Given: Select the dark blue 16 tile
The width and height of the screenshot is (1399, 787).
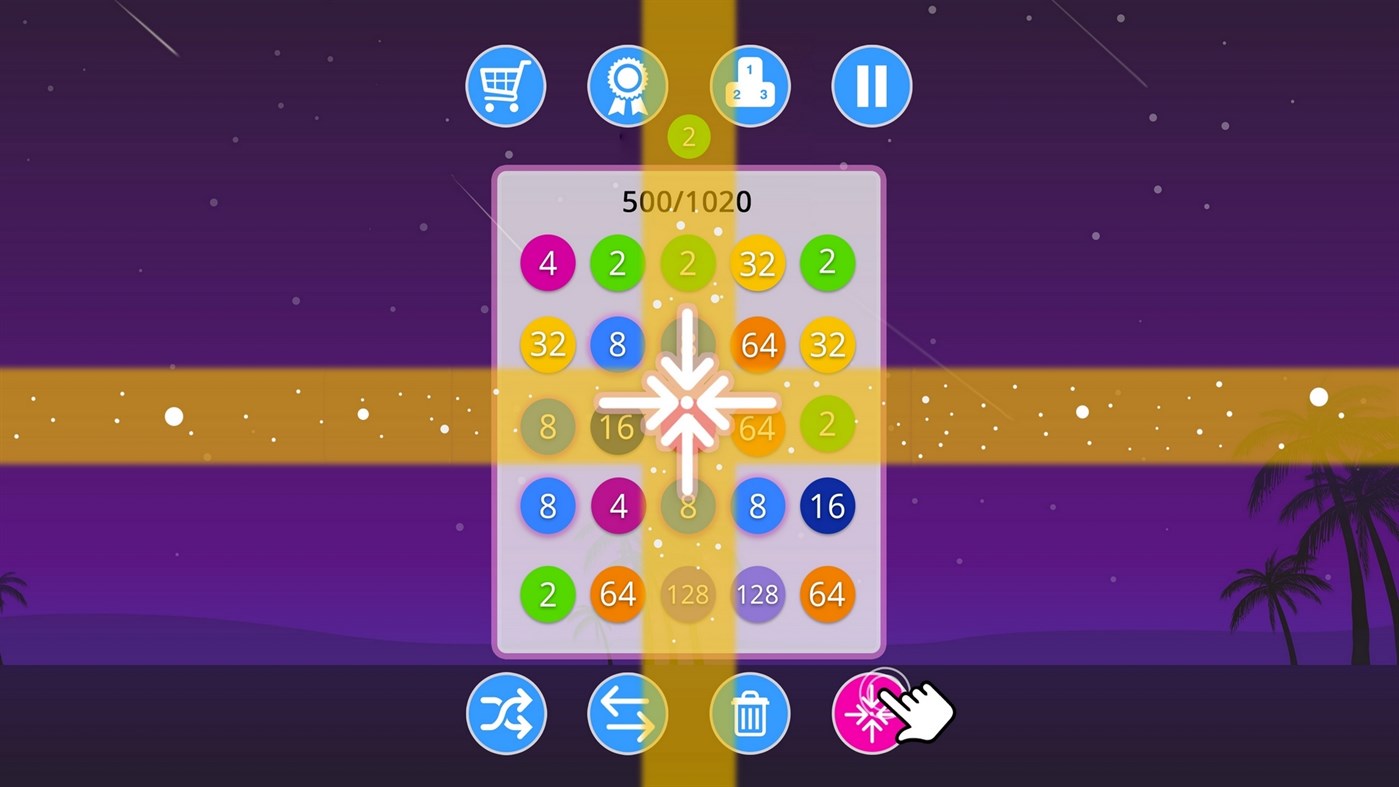Looking at the screenshot, I should point(828,507).
